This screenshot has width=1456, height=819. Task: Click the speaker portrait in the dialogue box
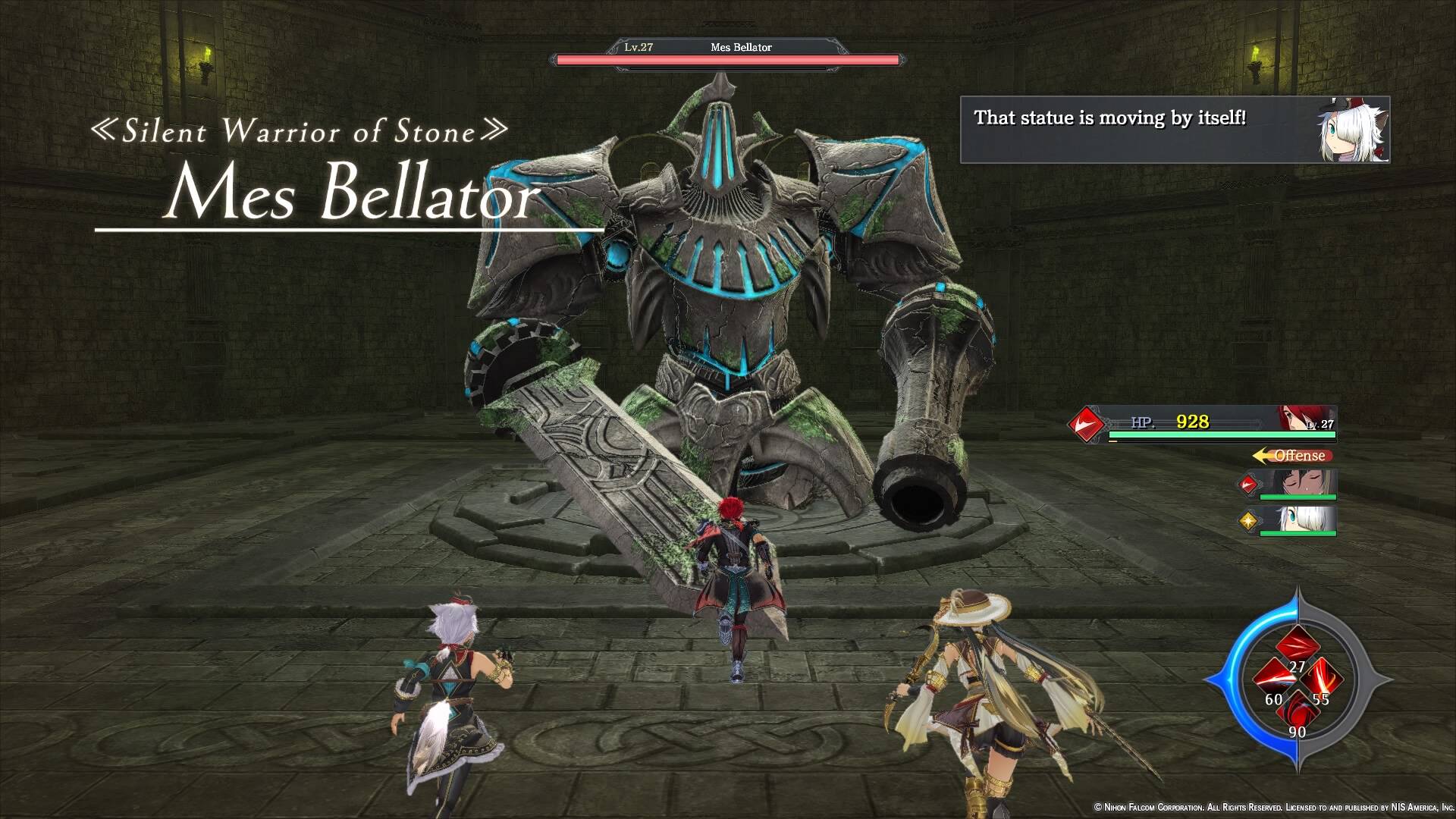pyautogui.click(x=1354, y=130)
